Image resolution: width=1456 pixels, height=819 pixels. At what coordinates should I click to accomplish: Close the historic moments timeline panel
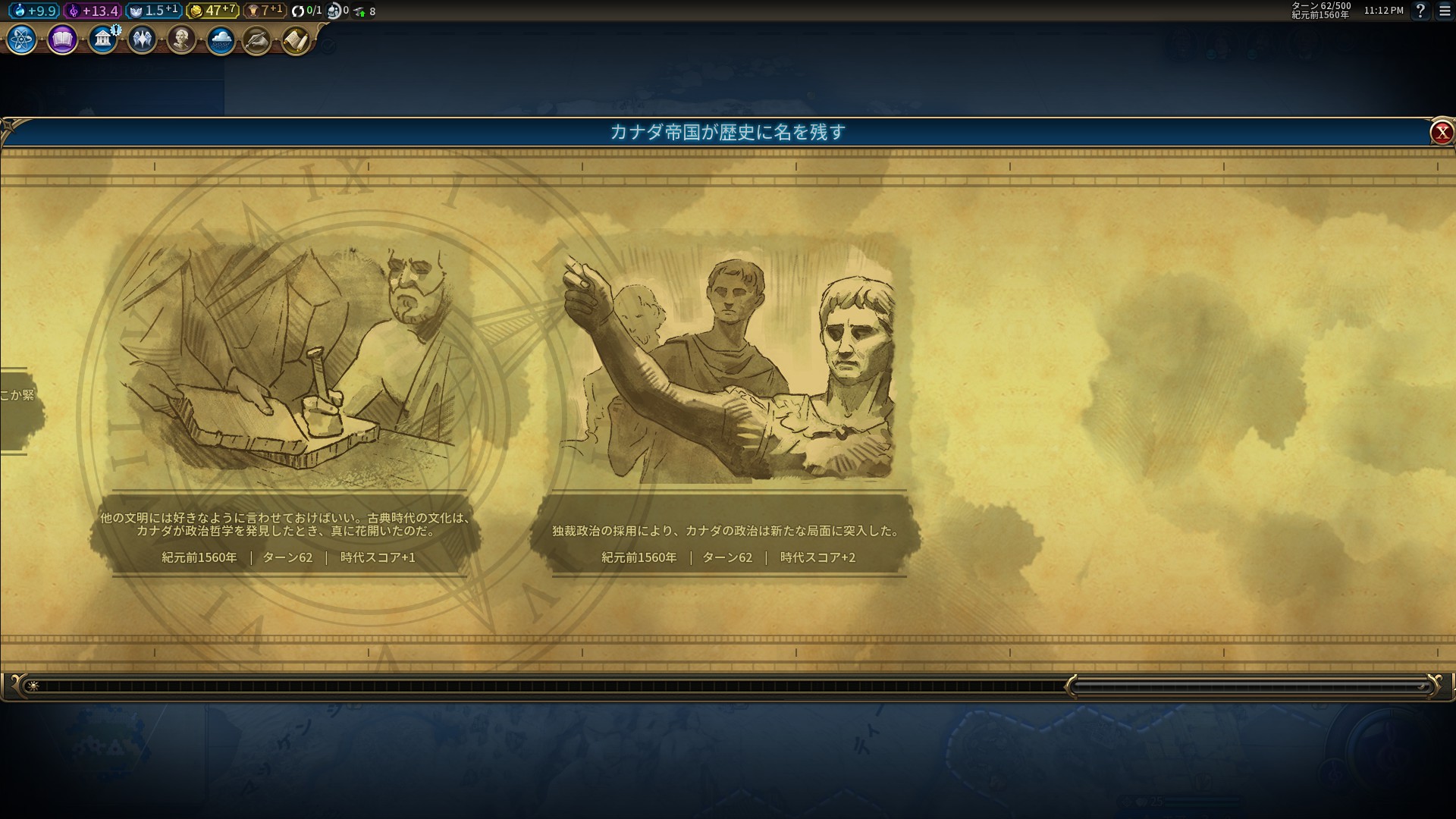[1441, 133]
